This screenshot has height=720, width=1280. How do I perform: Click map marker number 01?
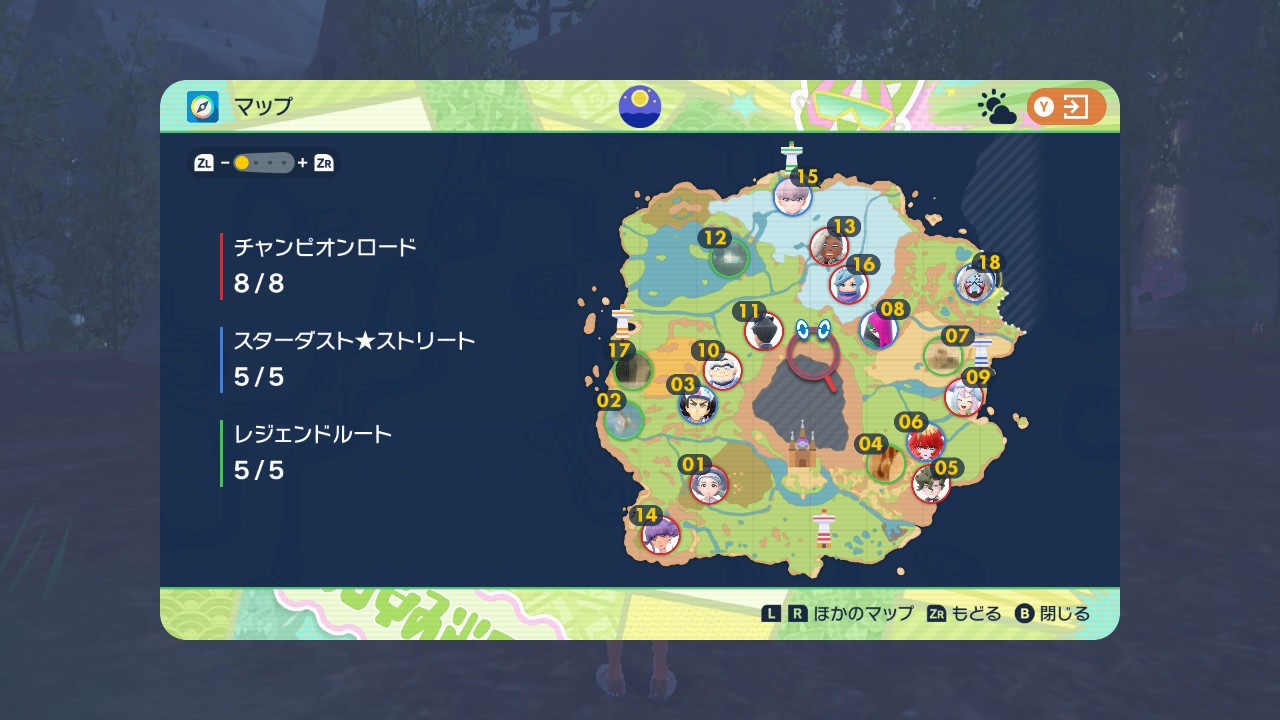(x=709, y=485)
